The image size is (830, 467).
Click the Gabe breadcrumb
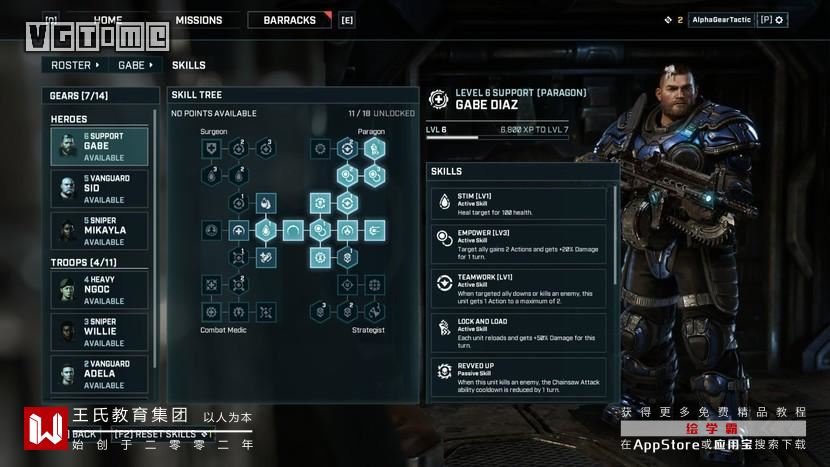click(x=135, y=65)
